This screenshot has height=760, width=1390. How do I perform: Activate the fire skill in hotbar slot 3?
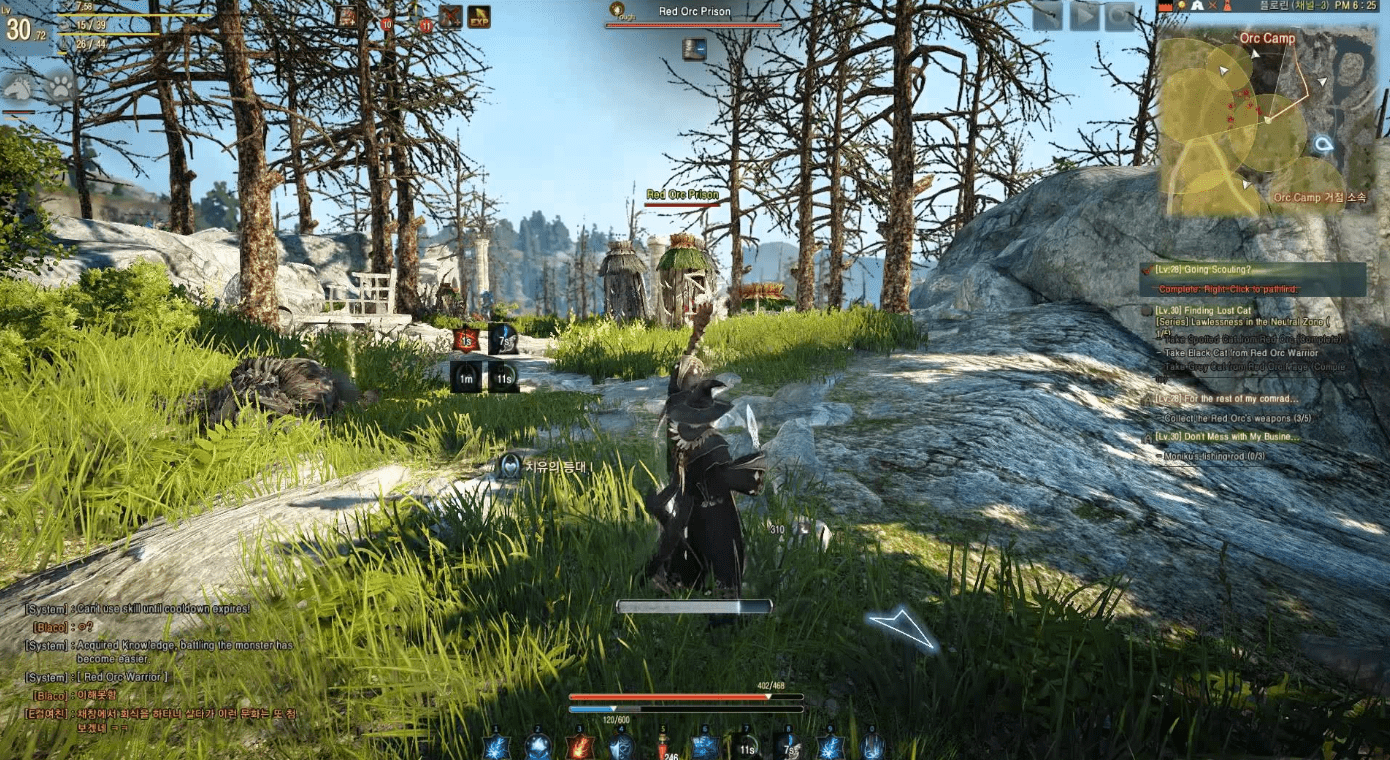(581, 746)
